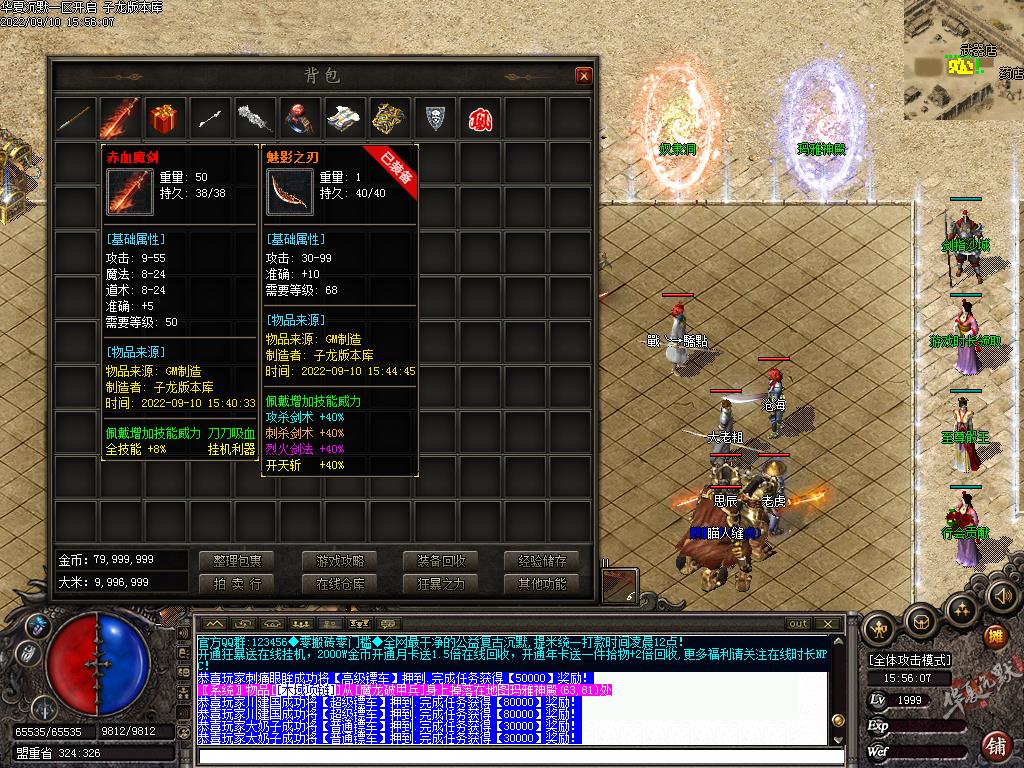
Task: Click the 整理包裹 sort bag button
Action: coord(236,561)
